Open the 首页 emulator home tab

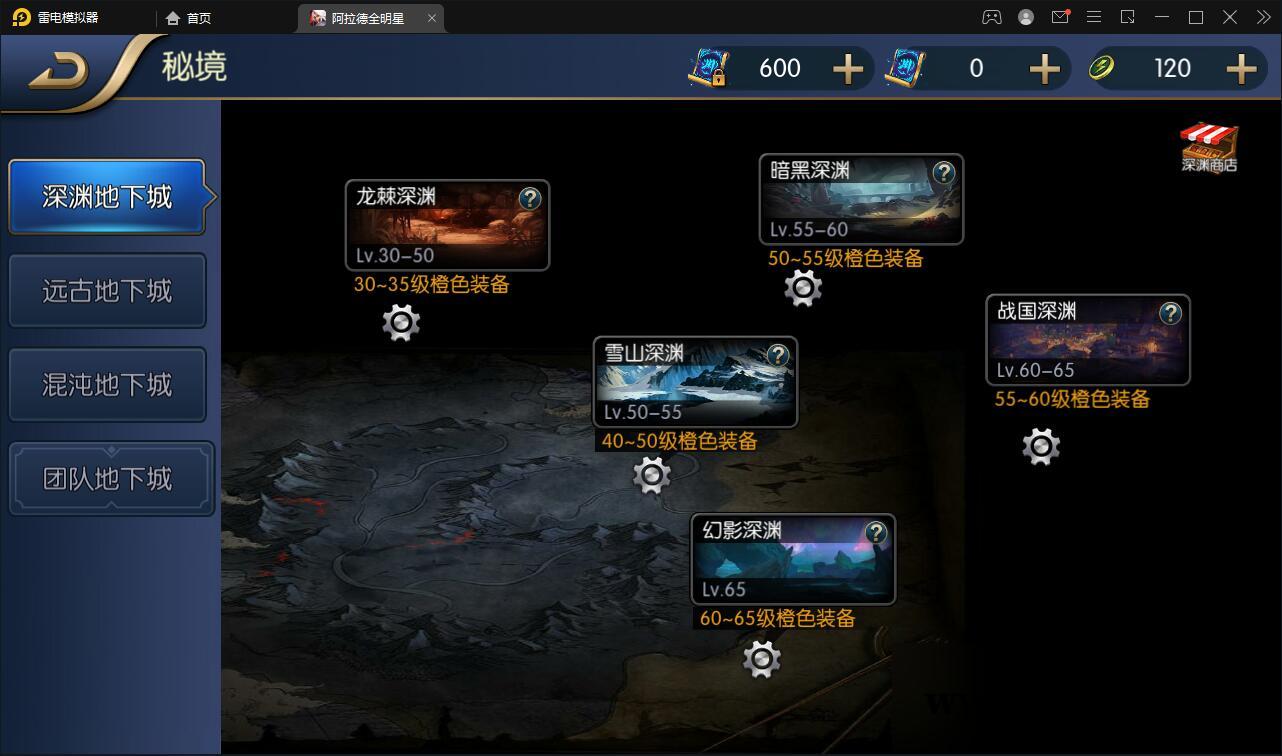(x=190, y=17)
